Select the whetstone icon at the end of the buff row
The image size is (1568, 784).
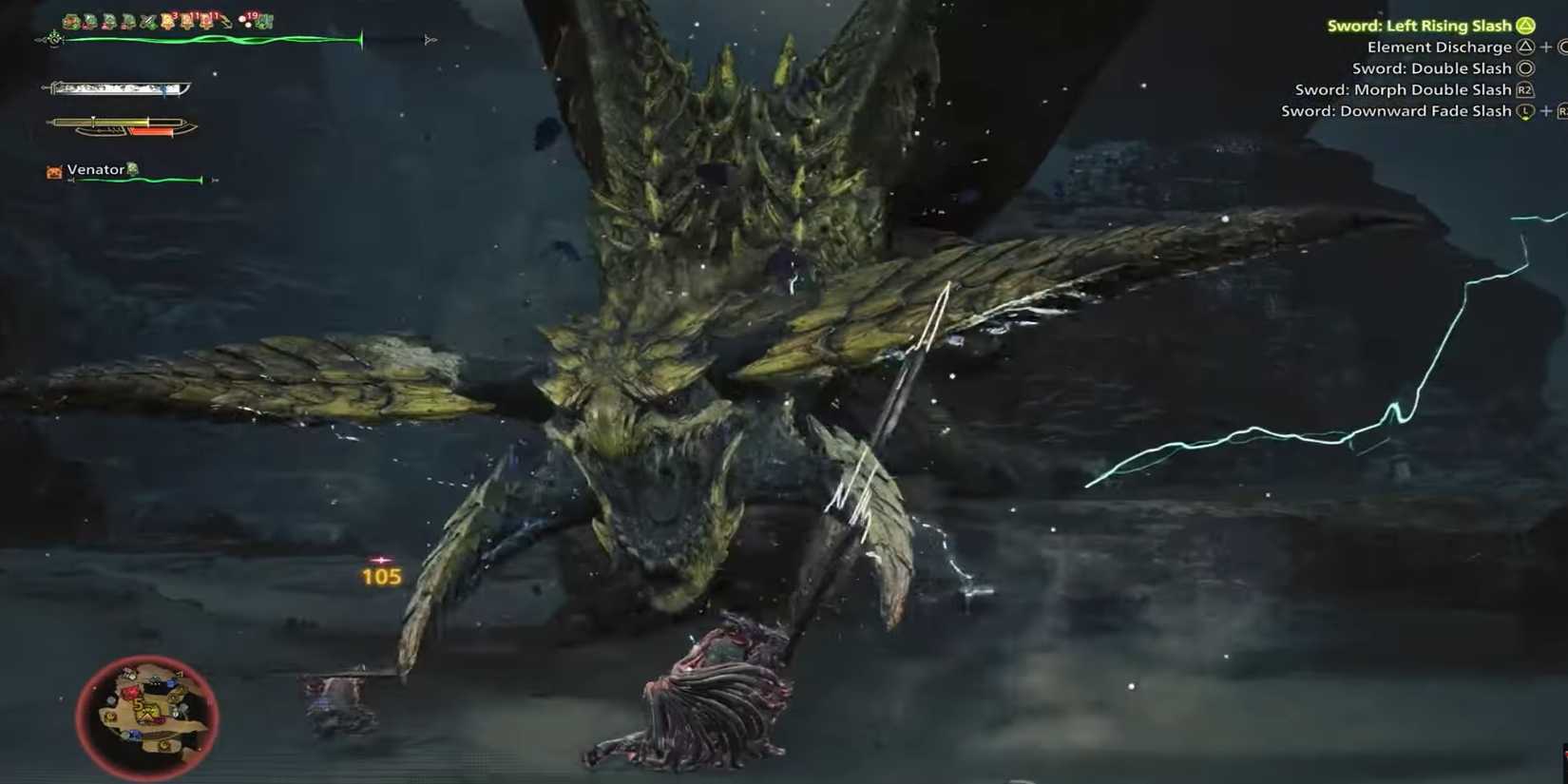point(264,21)
